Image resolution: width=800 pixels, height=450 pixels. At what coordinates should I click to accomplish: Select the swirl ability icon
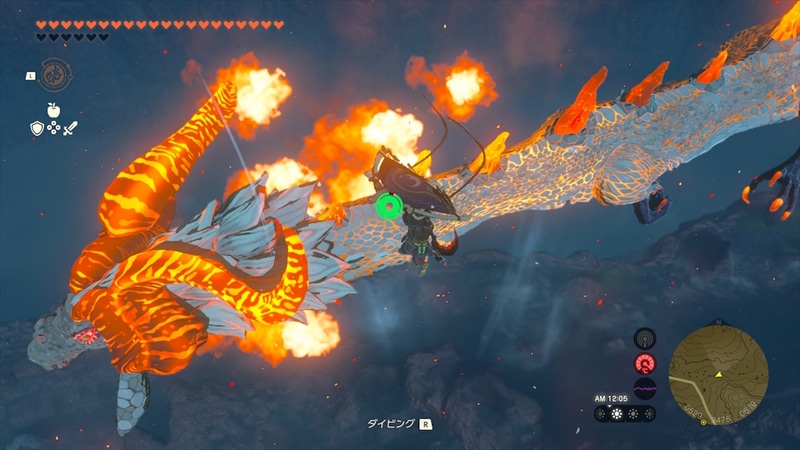pos(53,75)
